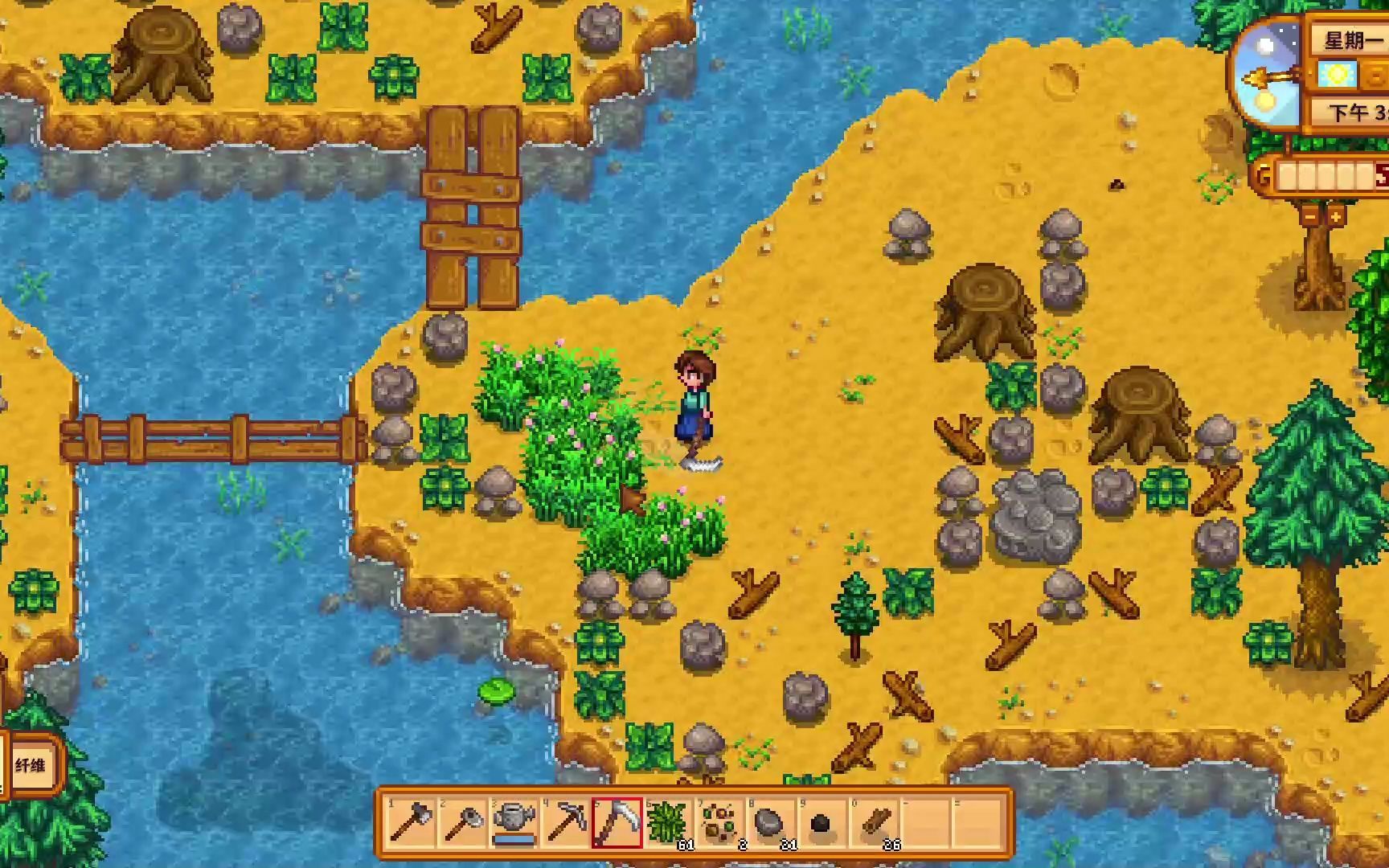Viewport: 1389px width, 868px height.
Task: Select the axe in the hotbar
Action: 411,823
